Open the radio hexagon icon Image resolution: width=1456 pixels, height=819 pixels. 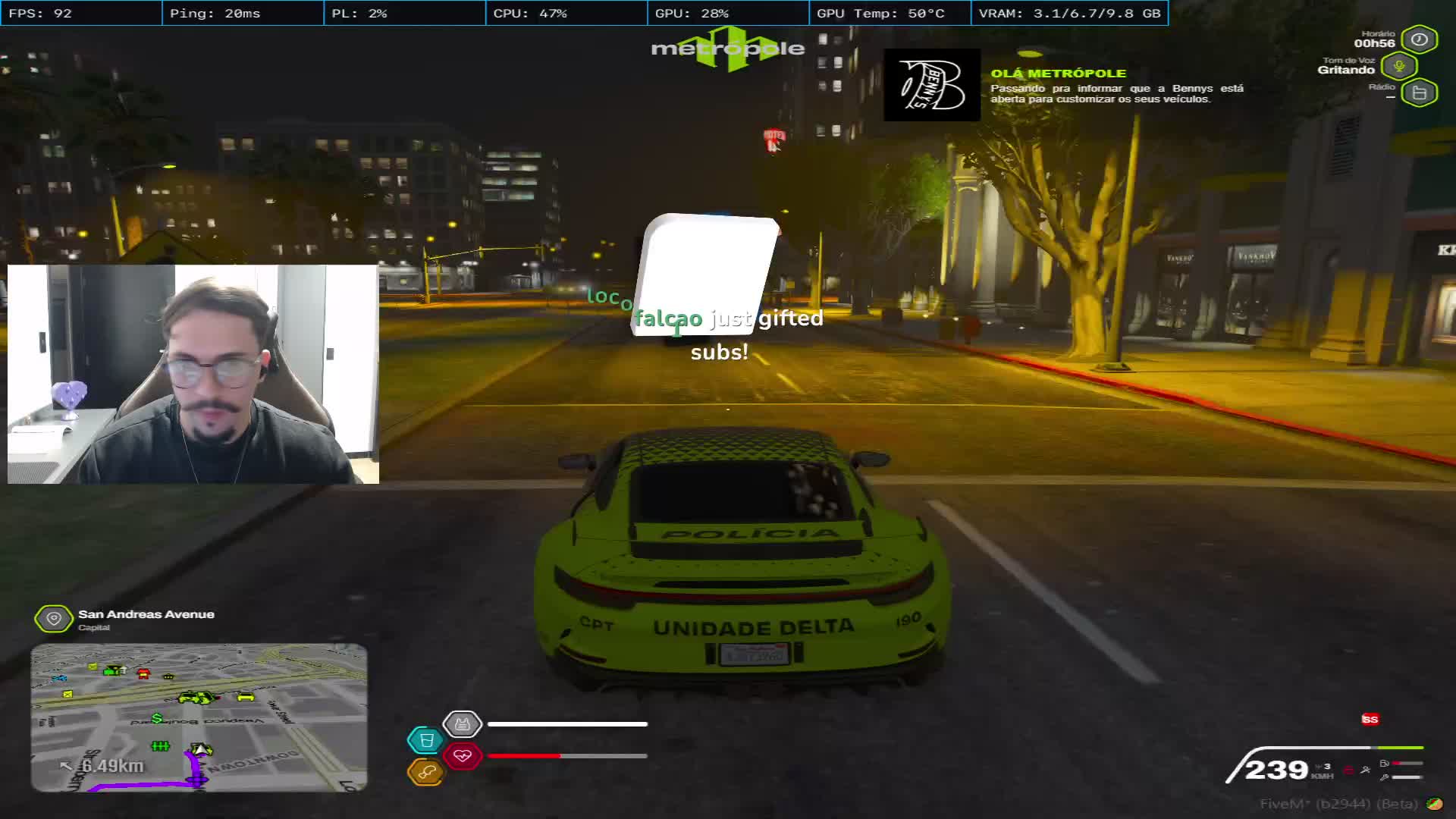[1420, 93]
